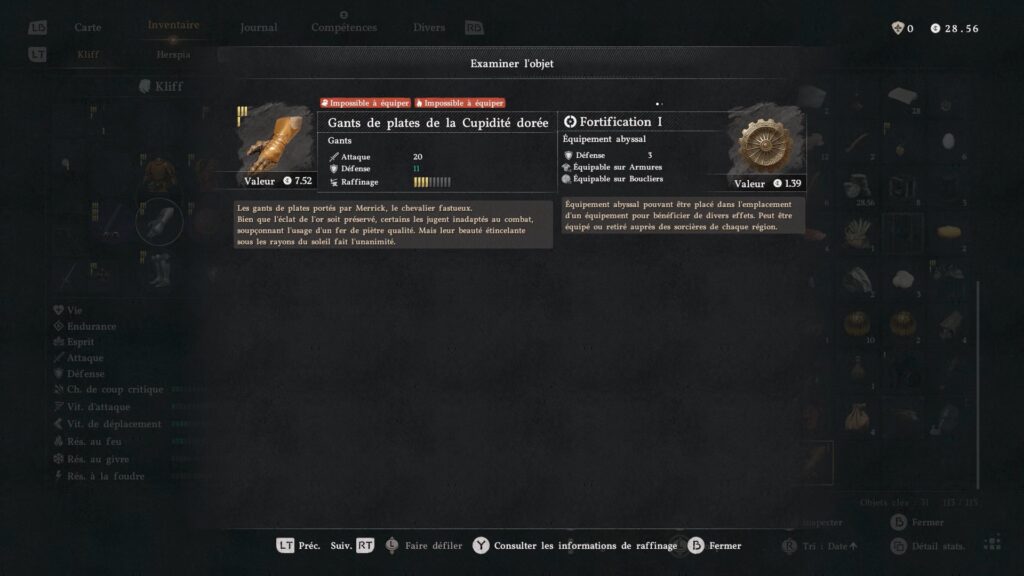This screenshot has height=576, width=1024.
Task: Switch to Herspia's inventory
Action: 173,55
